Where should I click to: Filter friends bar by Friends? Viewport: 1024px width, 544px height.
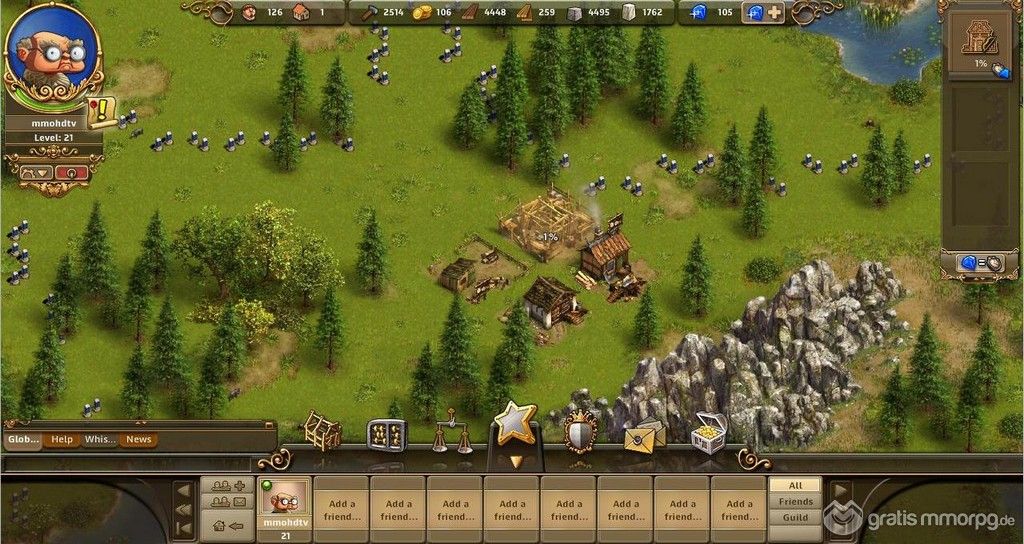(x=796, y=501)
